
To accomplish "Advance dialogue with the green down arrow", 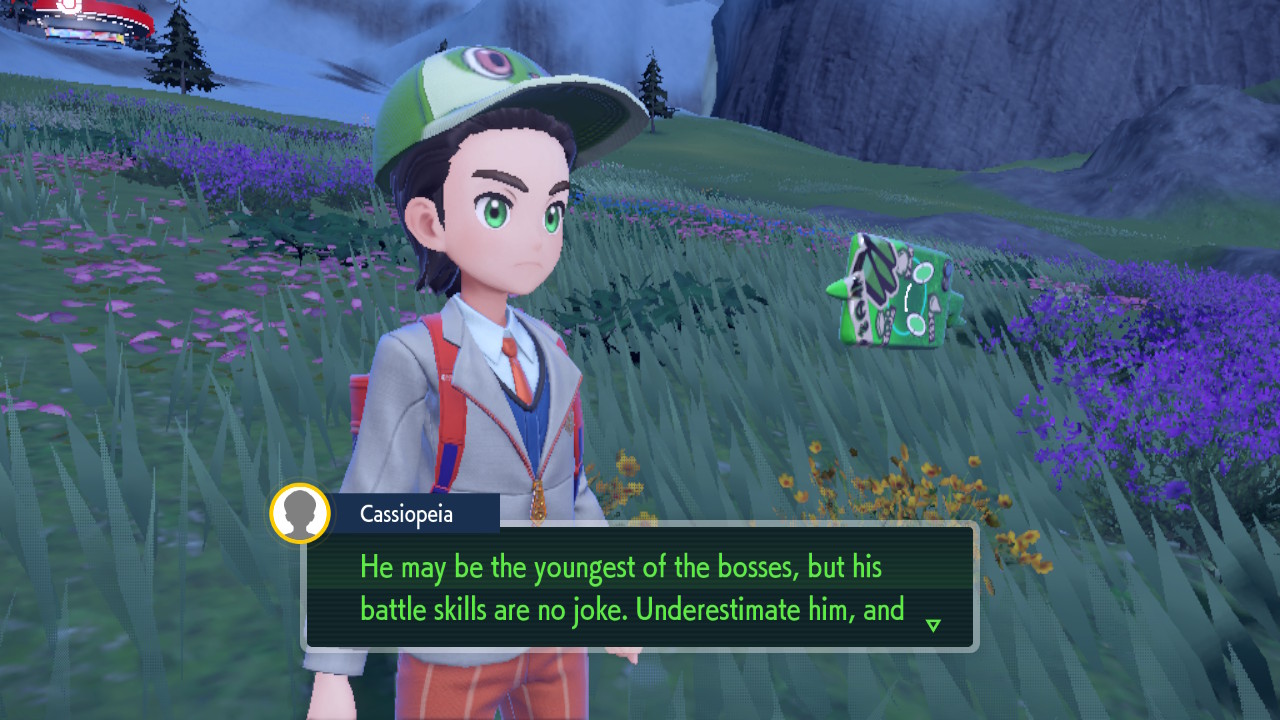I will [933, 625].
